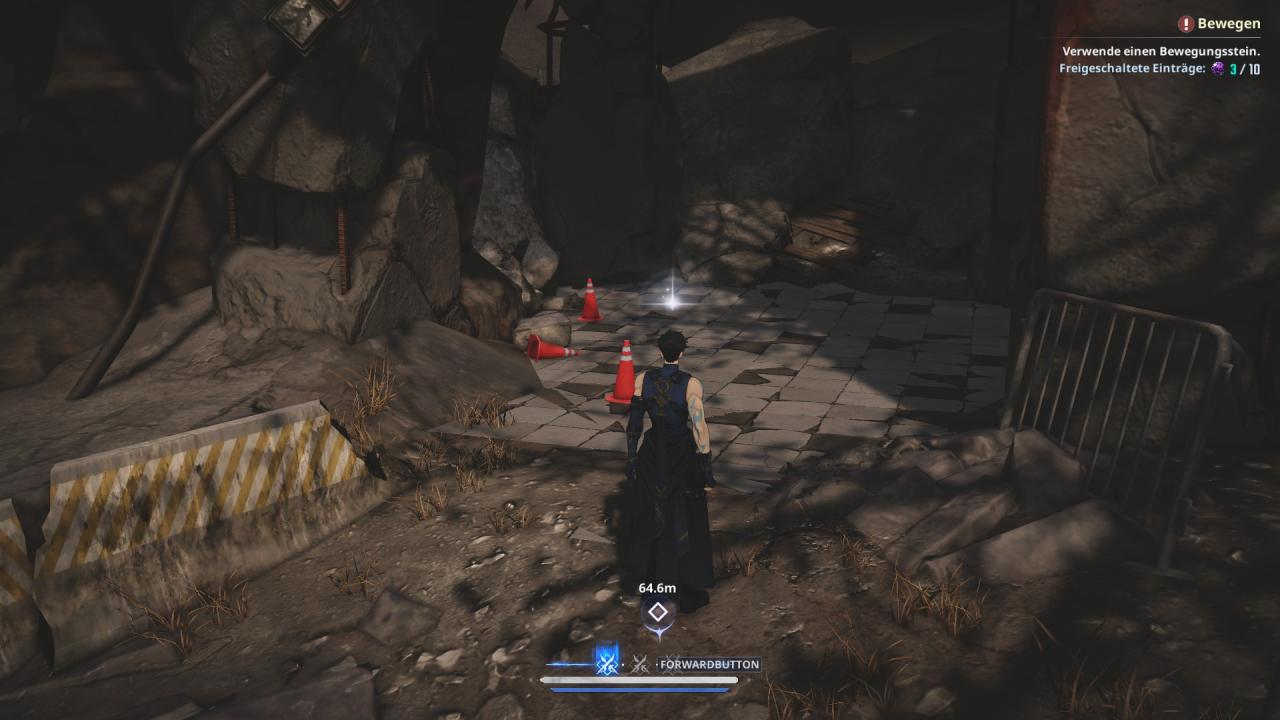Open the Bewegen quest objective tracker
The image size is (1280, 720).
[1218, 24]
